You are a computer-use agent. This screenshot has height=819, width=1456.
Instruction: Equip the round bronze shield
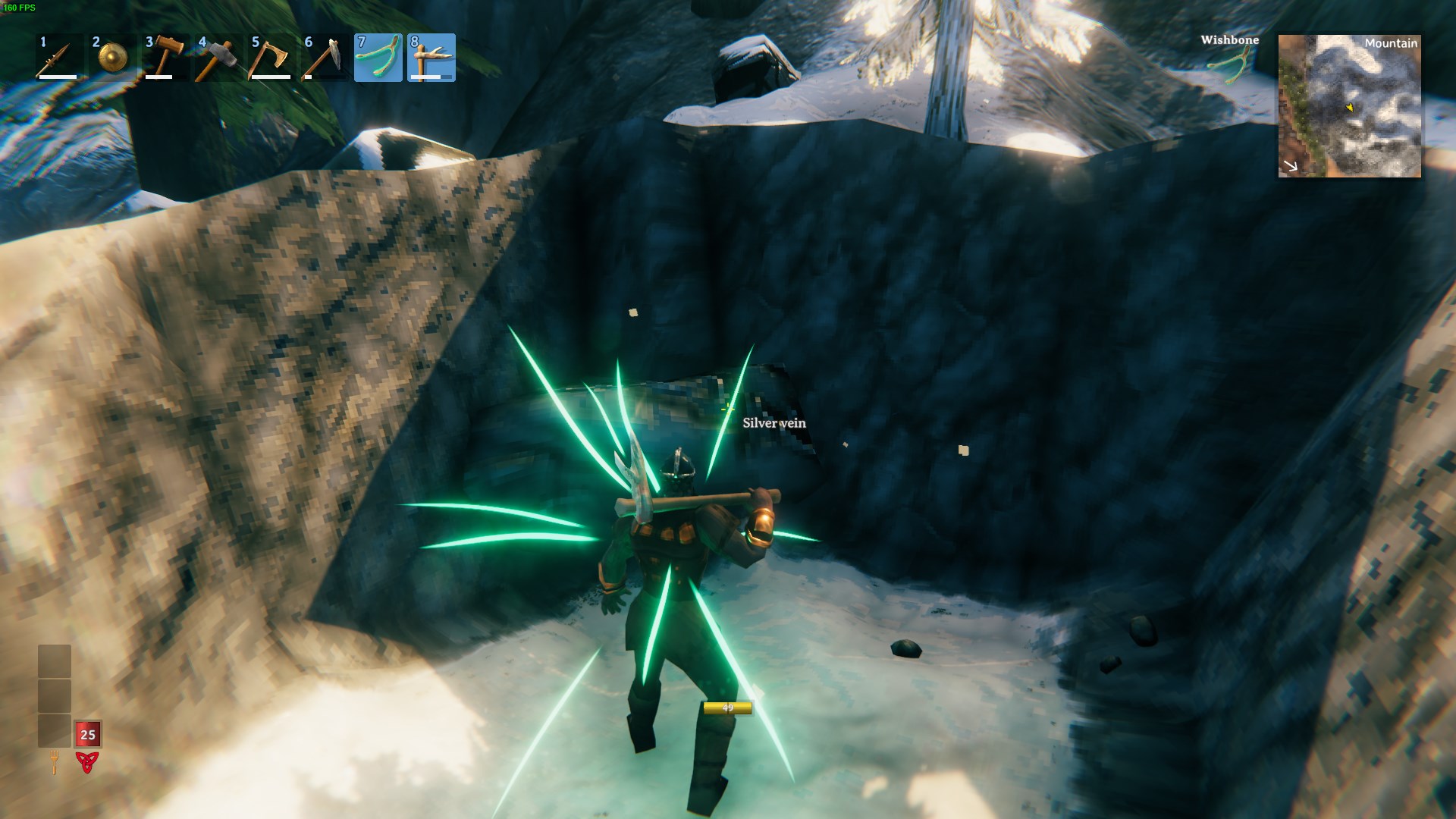click(112, 58)
